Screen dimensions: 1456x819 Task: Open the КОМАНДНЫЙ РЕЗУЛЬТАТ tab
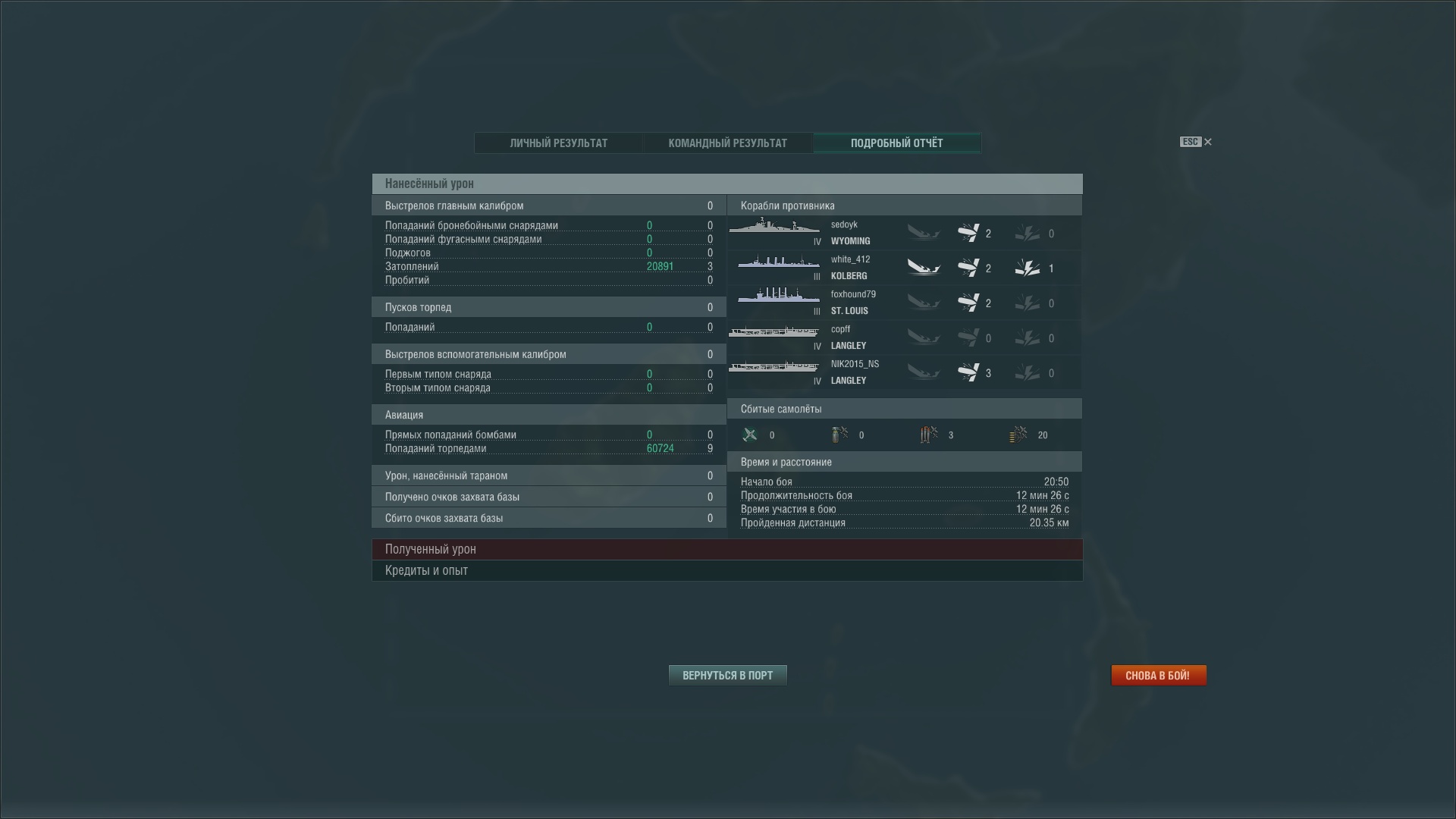tap(727, 143)
